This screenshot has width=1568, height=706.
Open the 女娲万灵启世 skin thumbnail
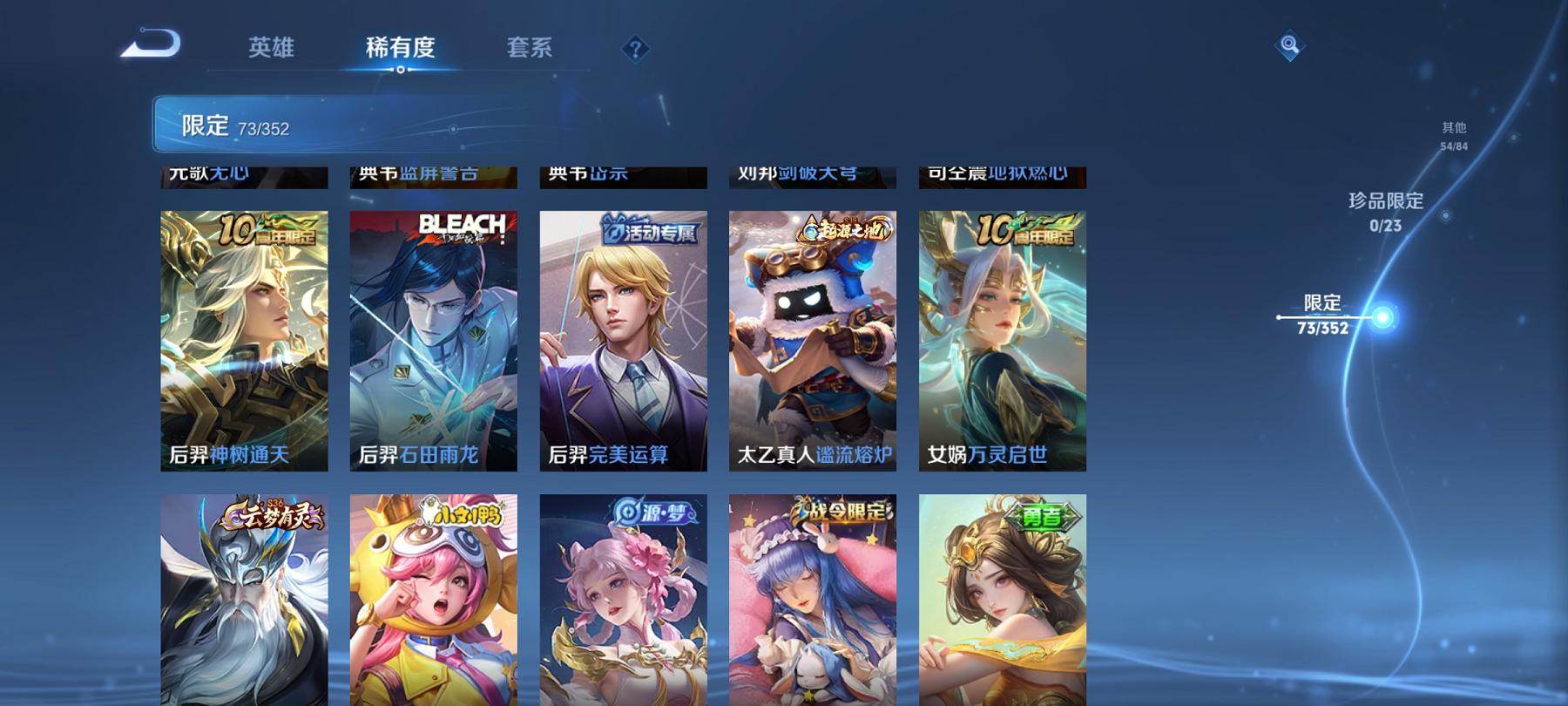pos(1004,340)
